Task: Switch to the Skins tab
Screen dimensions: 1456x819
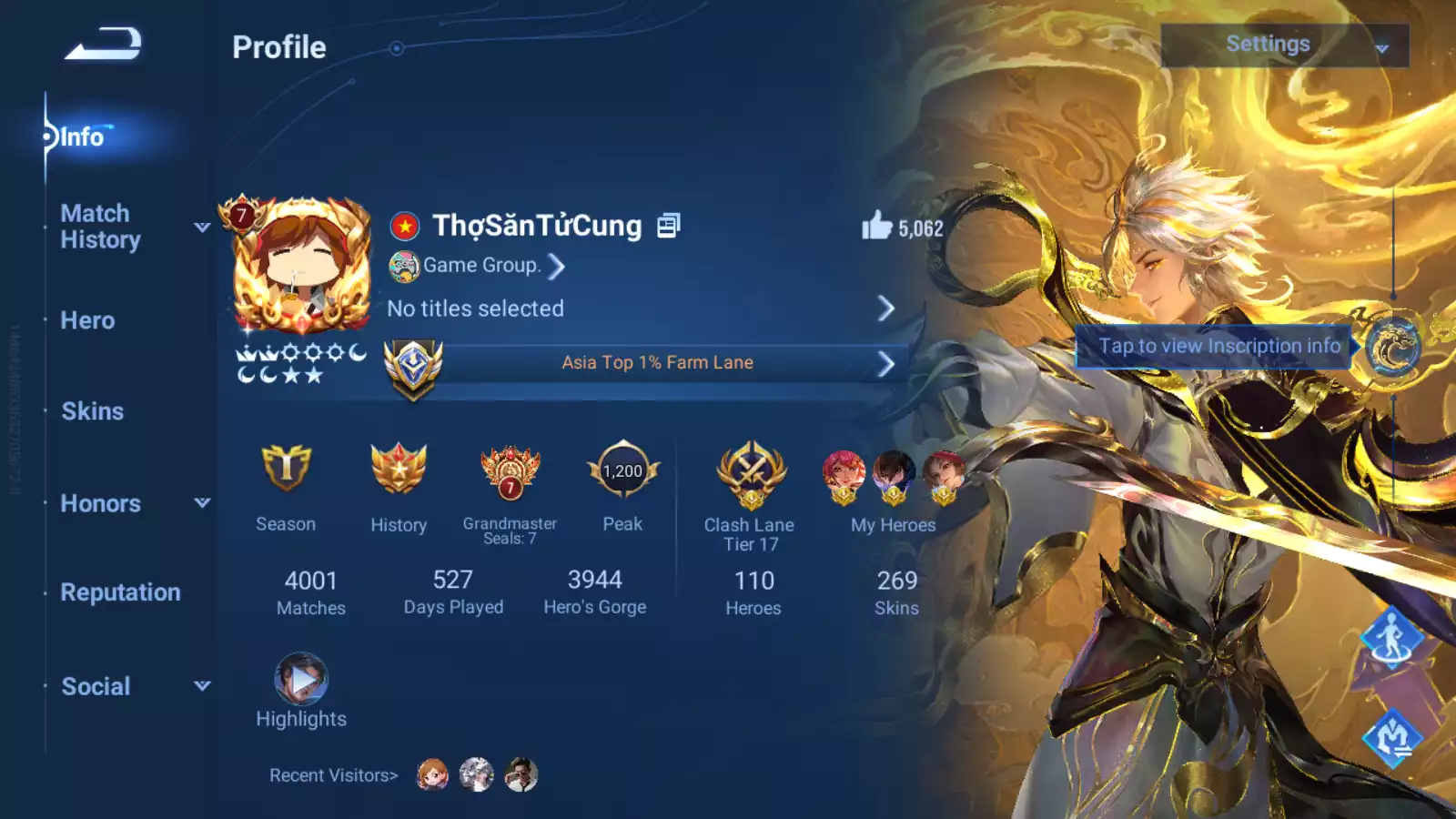Action: click(92, 411)
